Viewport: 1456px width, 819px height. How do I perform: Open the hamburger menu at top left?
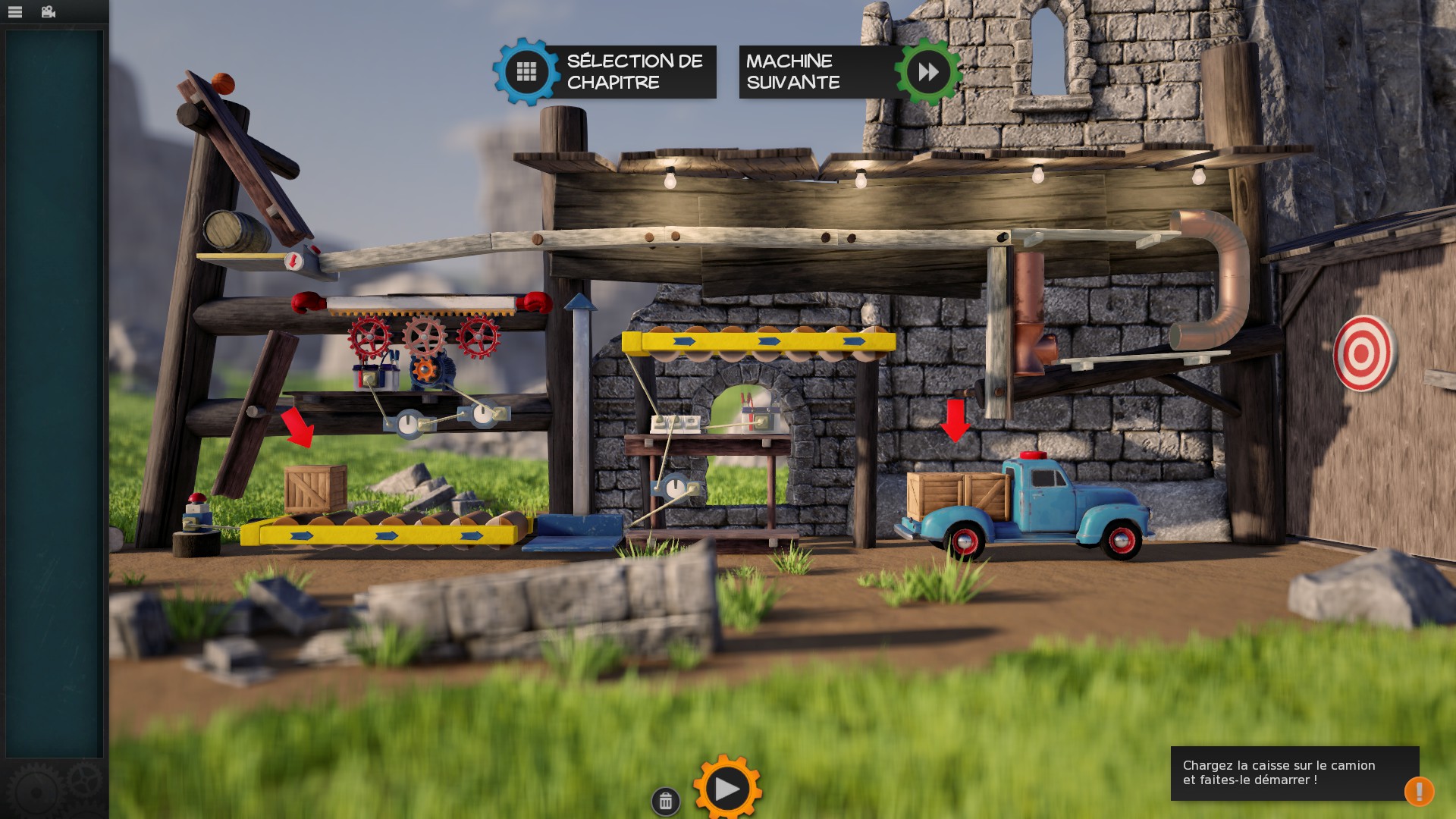coord(17,11)
